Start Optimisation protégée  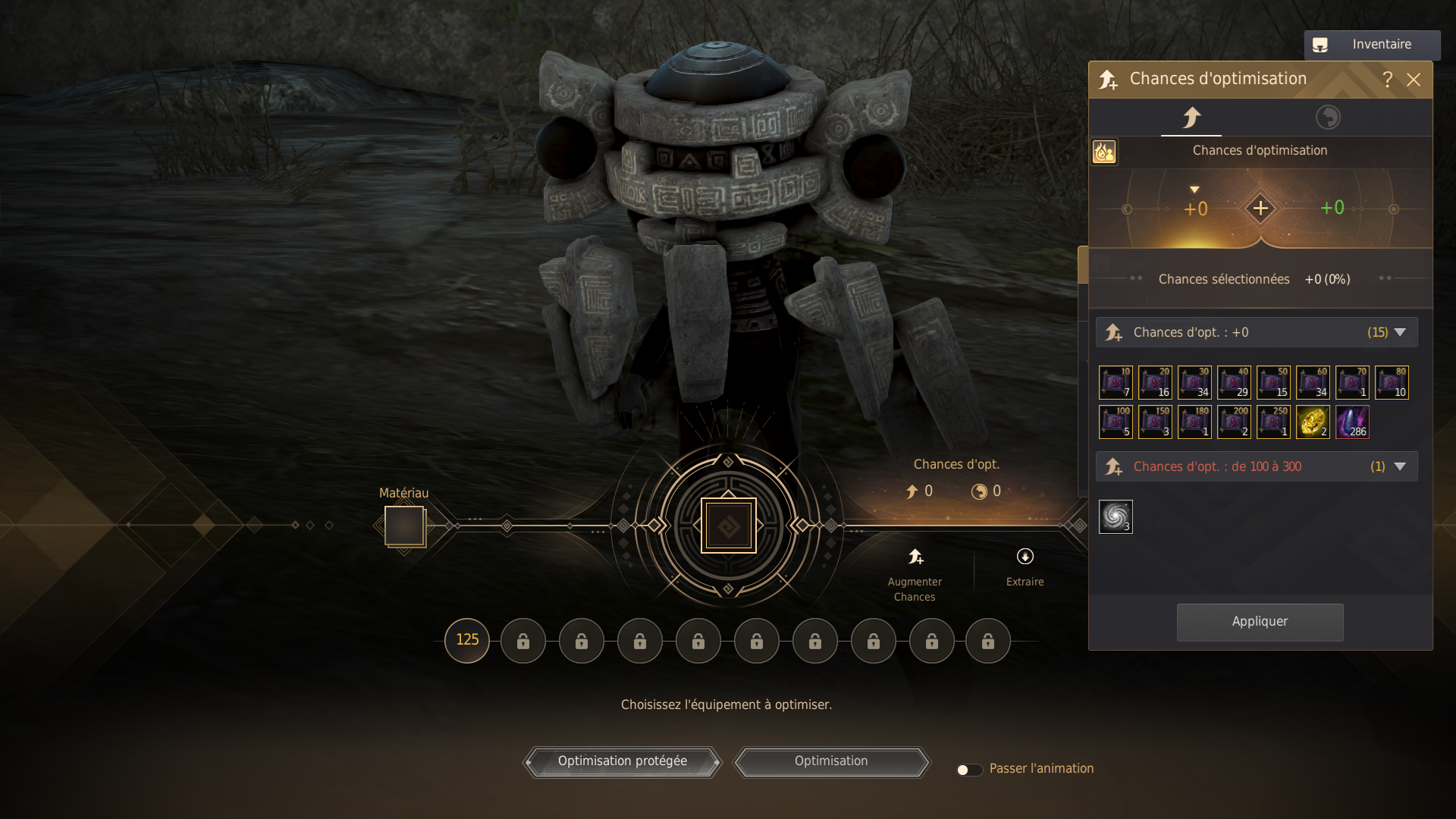tap(622, 761)
